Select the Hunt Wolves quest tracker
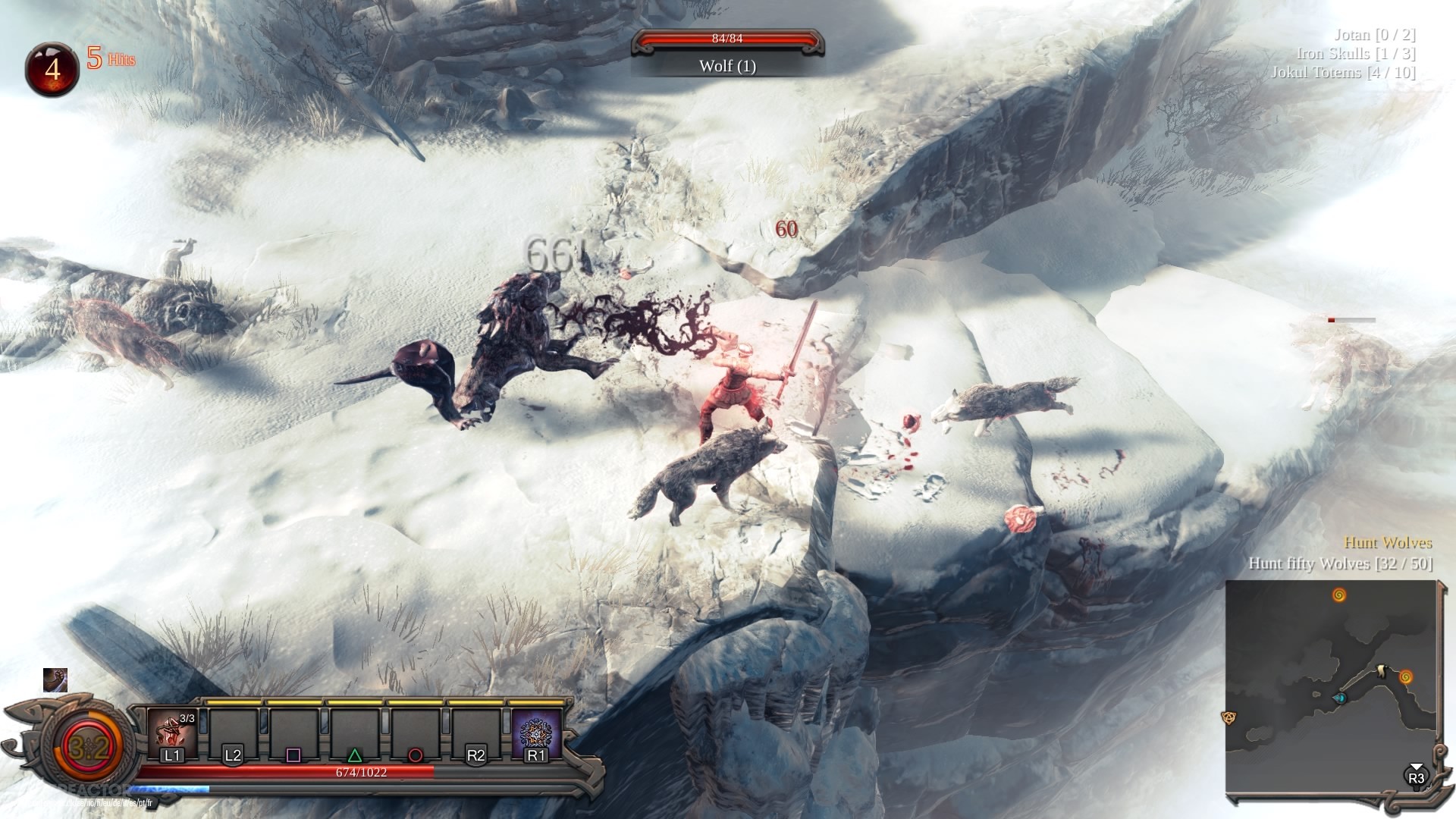This screenshot has width=1456, height=819. (x=1388, y=543)
